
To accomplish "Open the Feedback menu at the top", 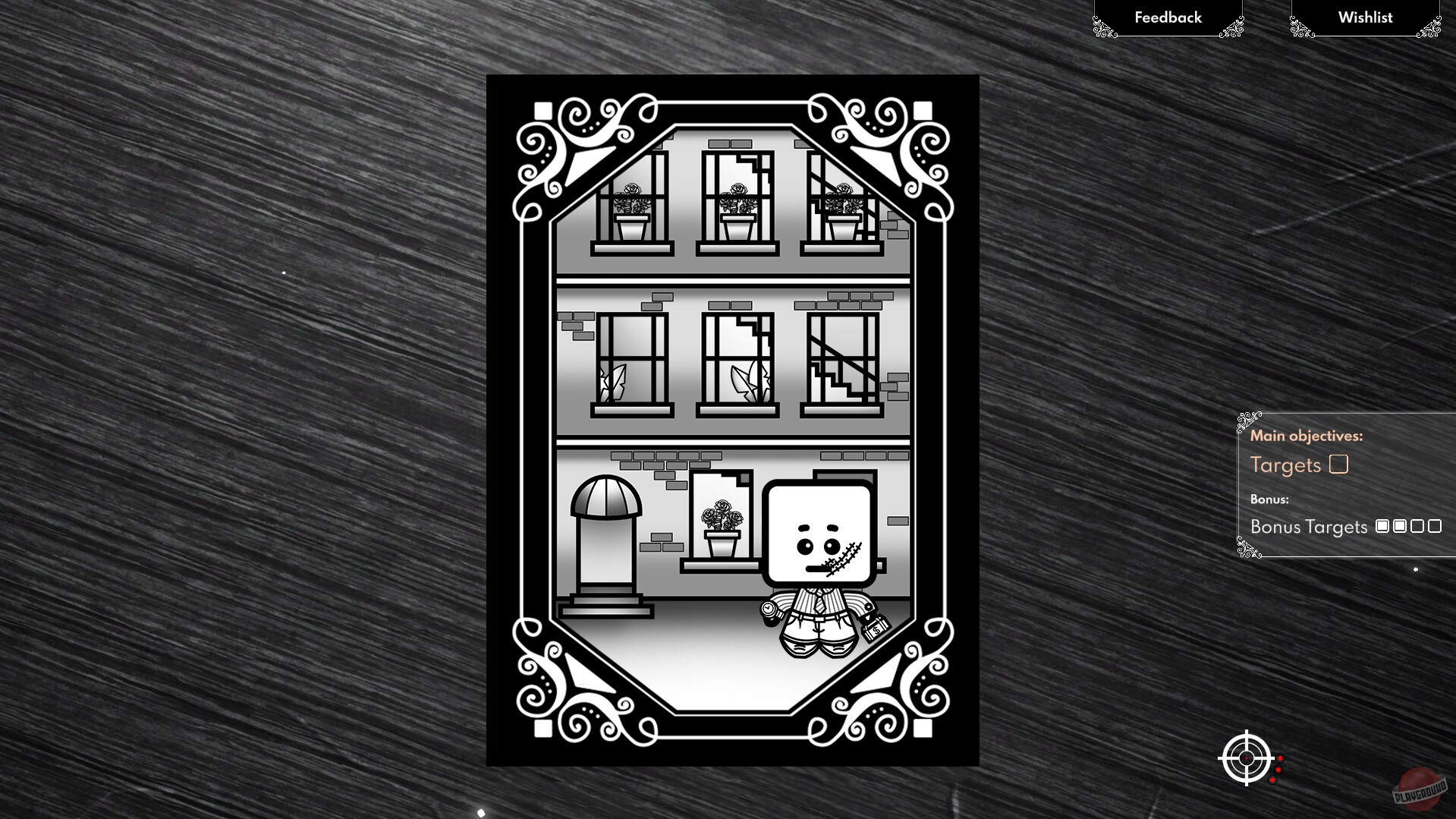I will [1167, 17].
